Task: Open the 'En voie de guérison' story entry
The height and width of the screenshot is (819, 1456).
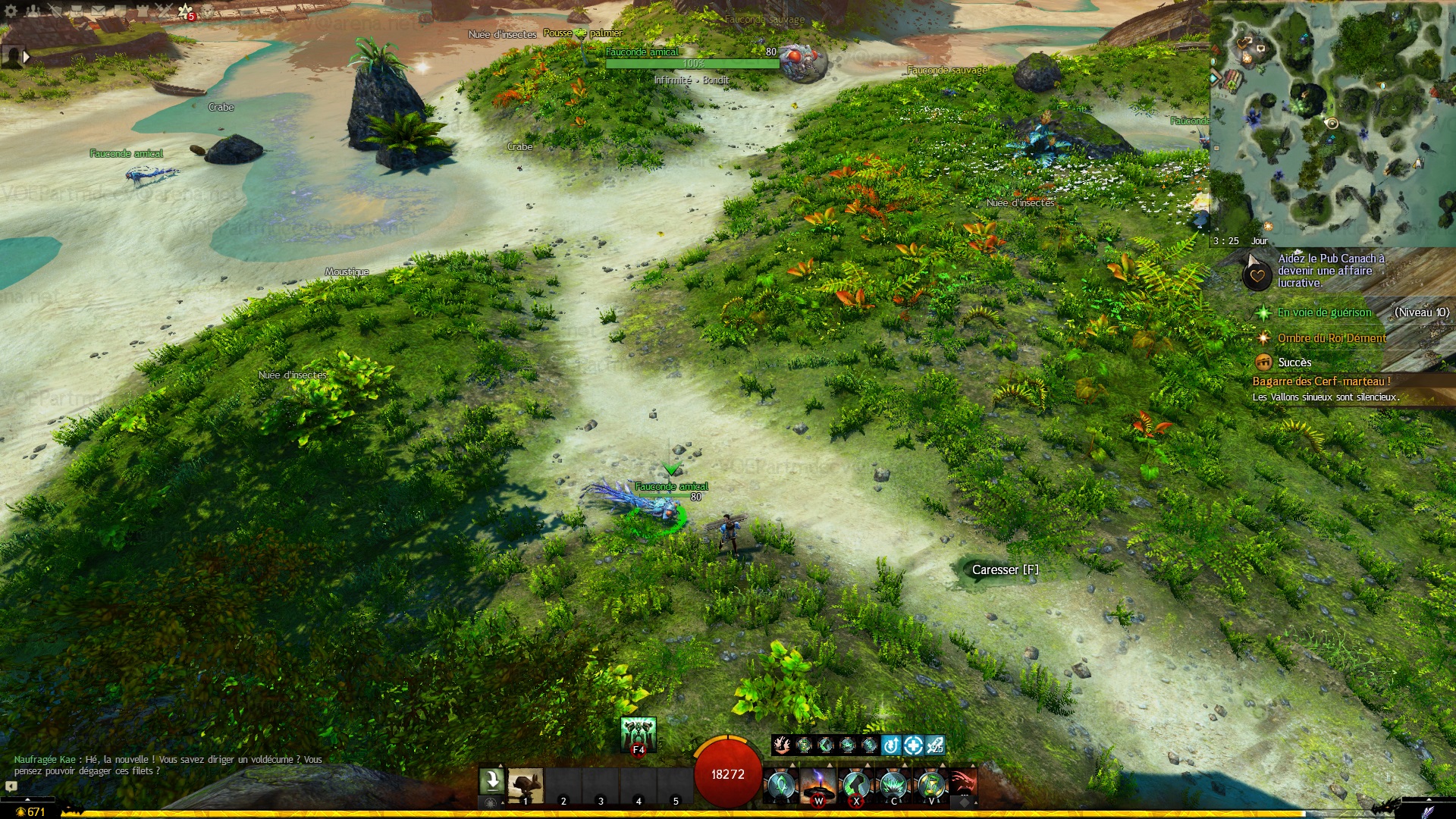Action: 1324,312
